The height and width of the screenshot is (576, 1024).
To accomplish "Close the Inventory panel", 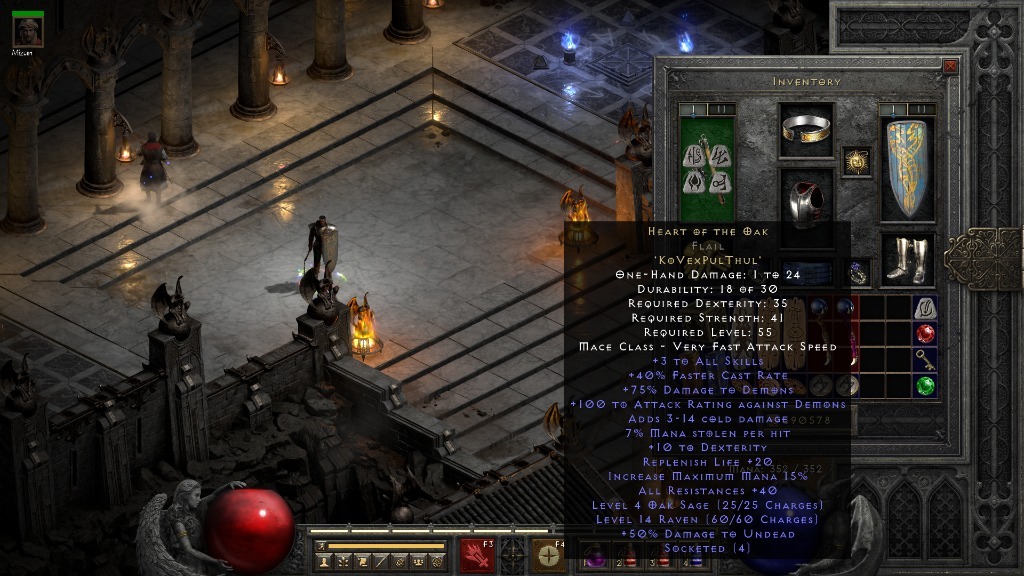I will [x=950, y=67].
